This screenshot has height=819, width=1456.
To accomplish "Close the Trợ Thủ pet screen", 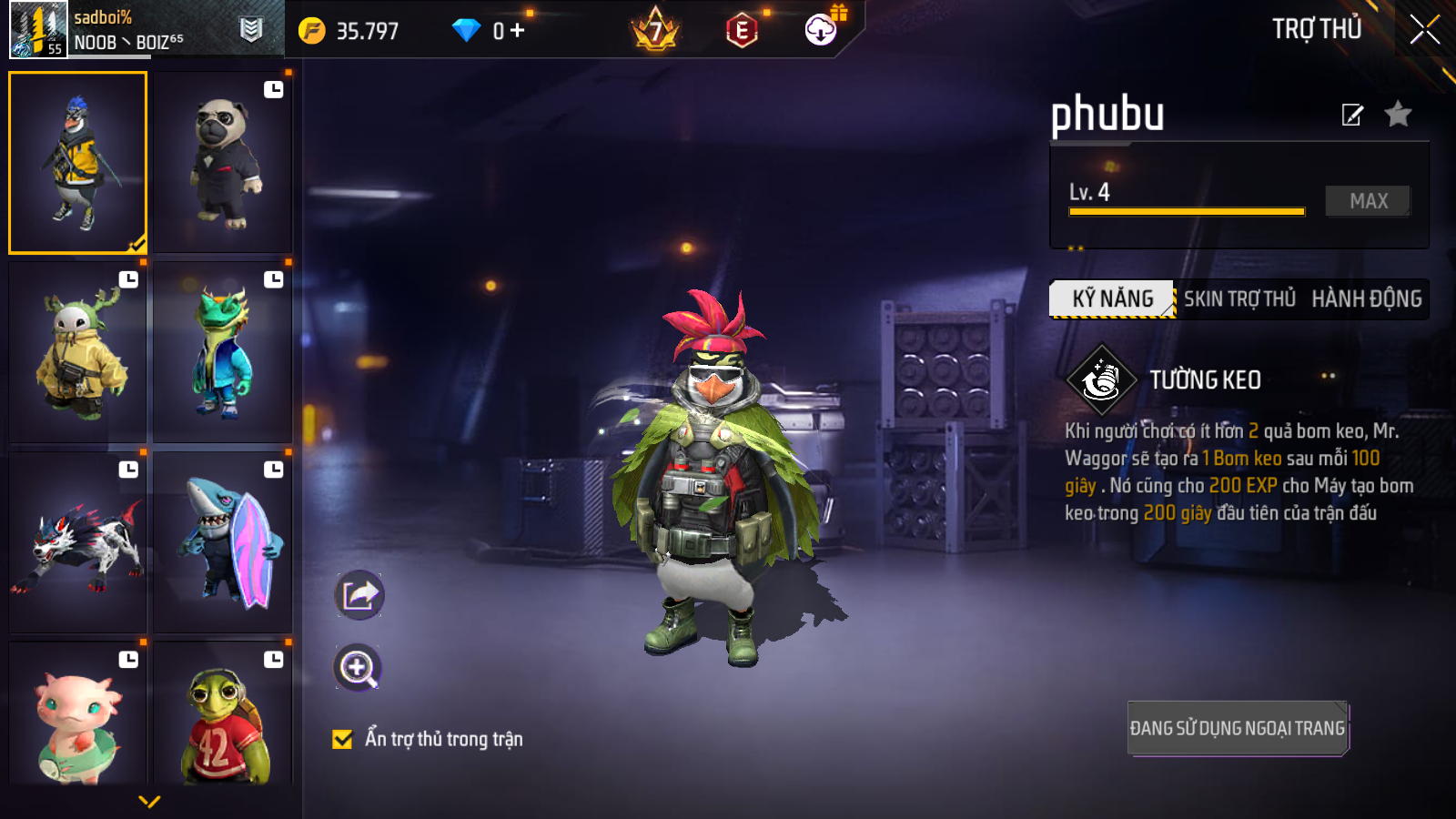I will [1424, 30].
